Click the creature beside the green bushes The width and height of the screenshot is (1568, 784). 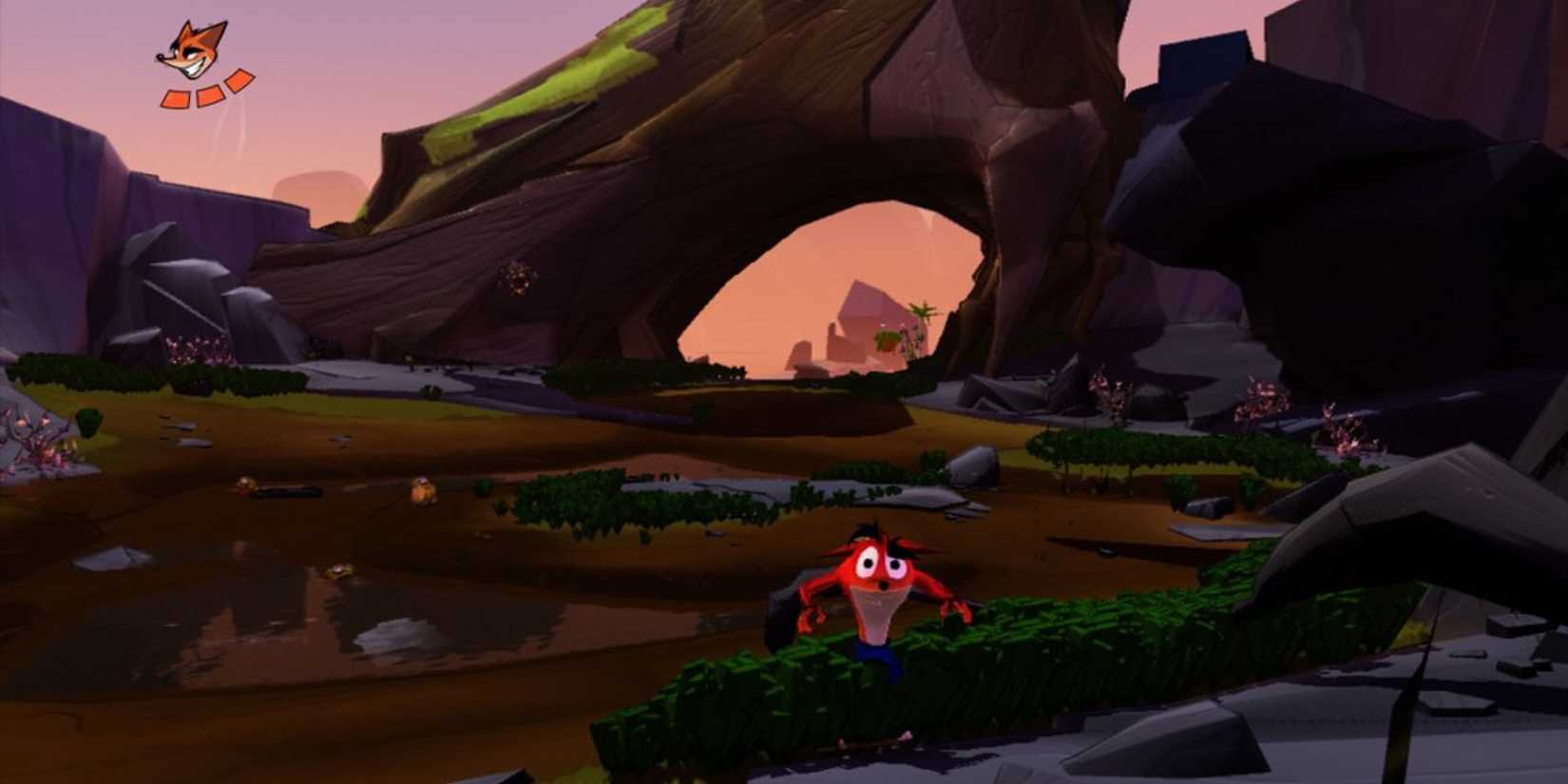coord(424,490)
